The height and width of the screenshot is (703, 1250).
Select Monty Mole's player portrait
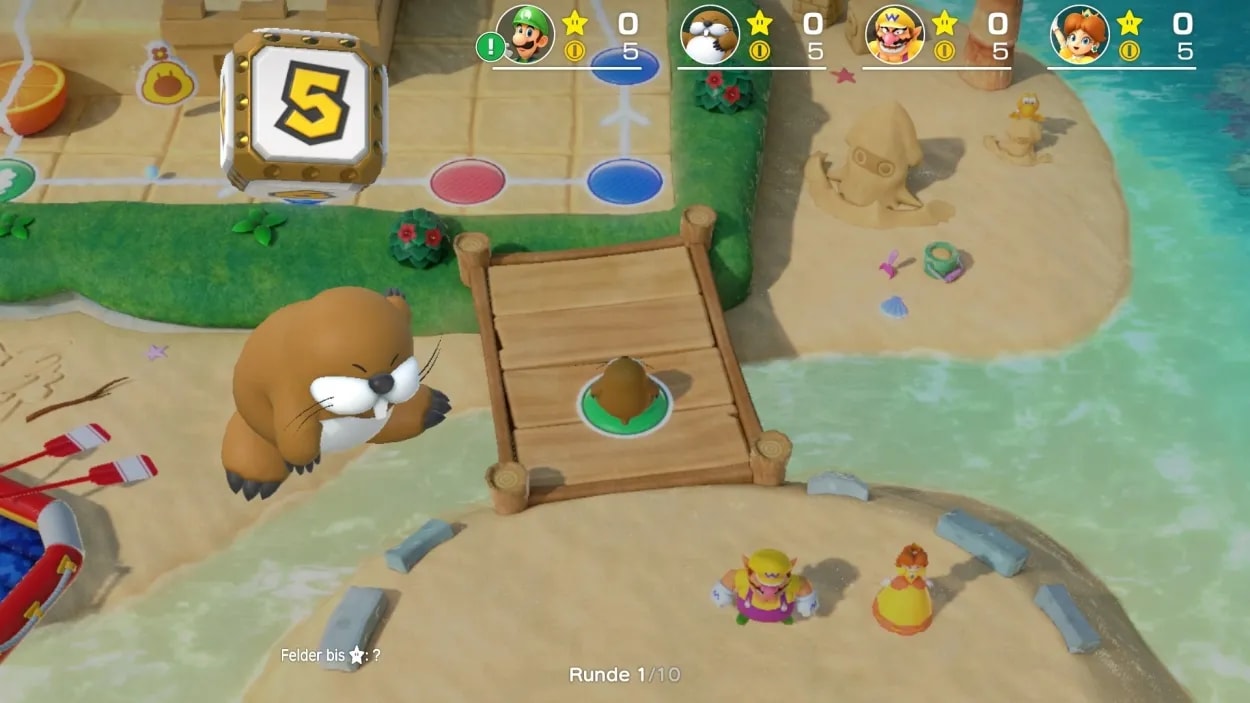709,35
